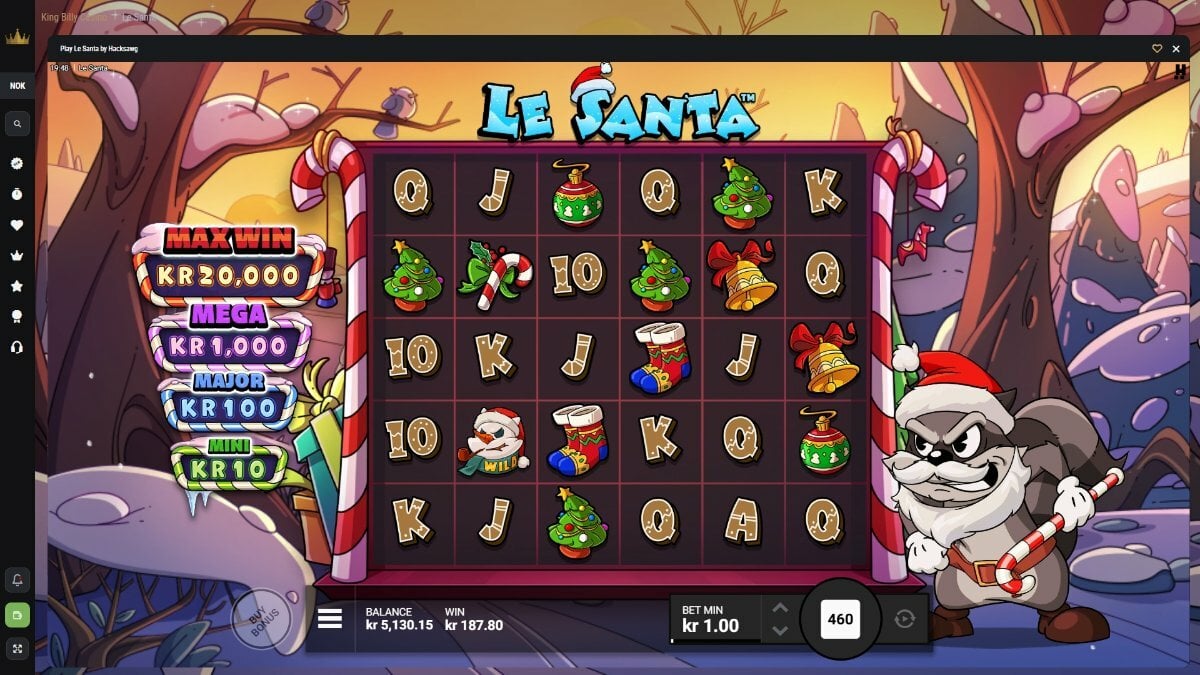The width and height of the screenshot is (1200, 675).
Task: Open the star section in the sidebar
Action: [x=17, y=286]
